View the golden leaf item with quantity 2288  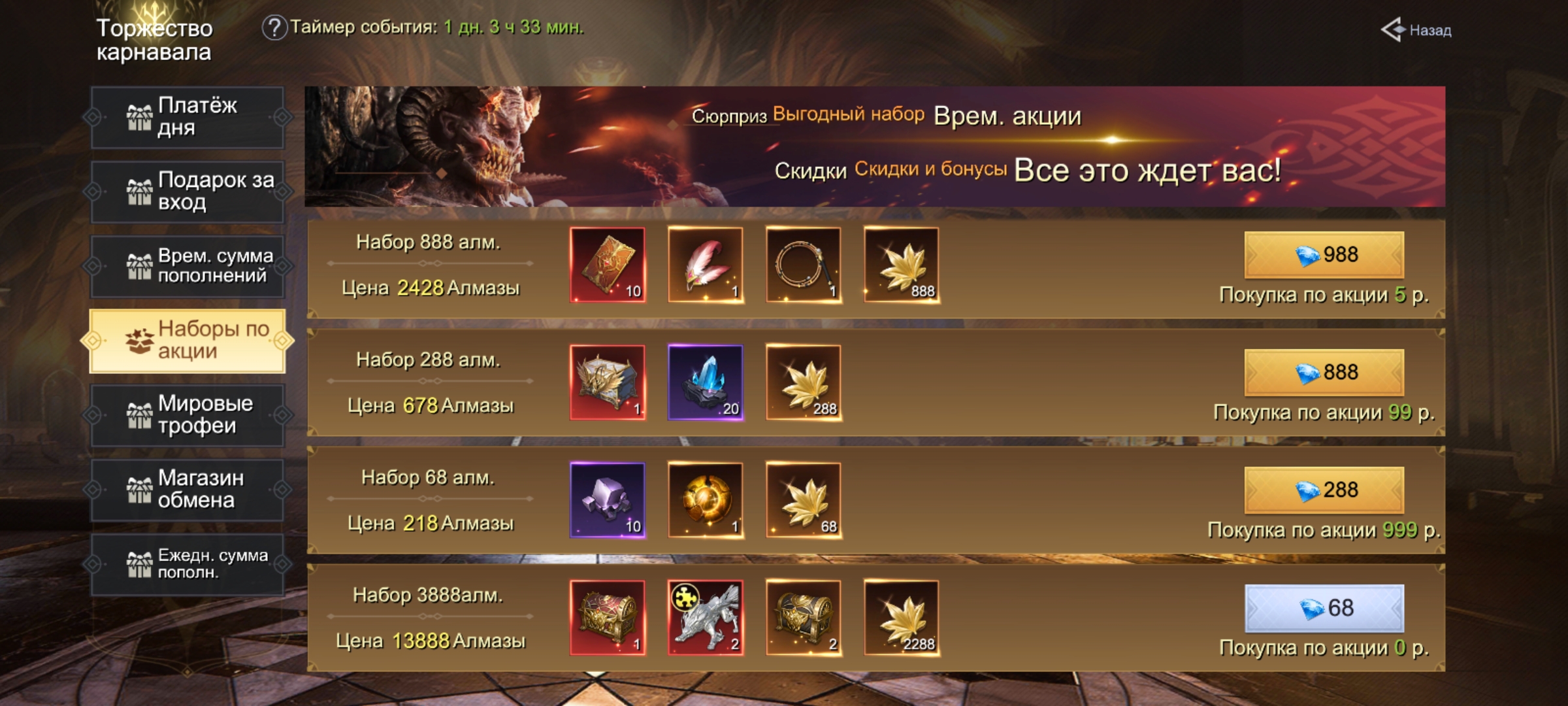902,618
